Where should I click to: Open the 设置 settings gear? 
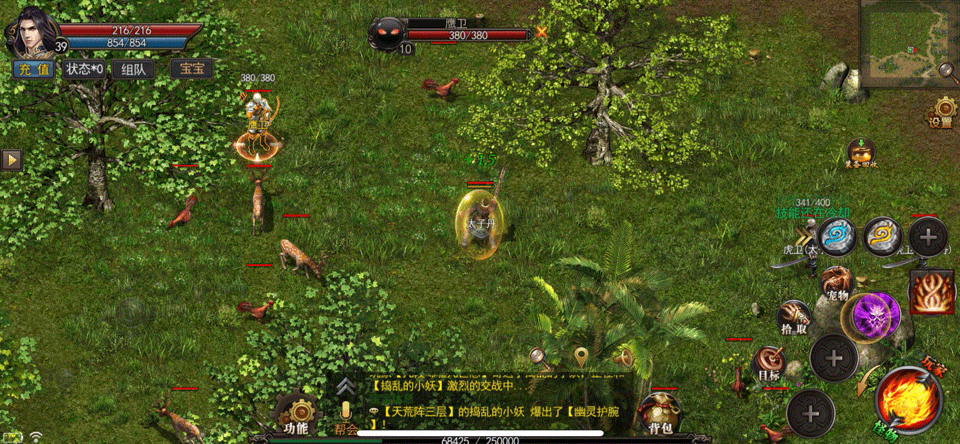pyautogui.click(x=942, y=110)
